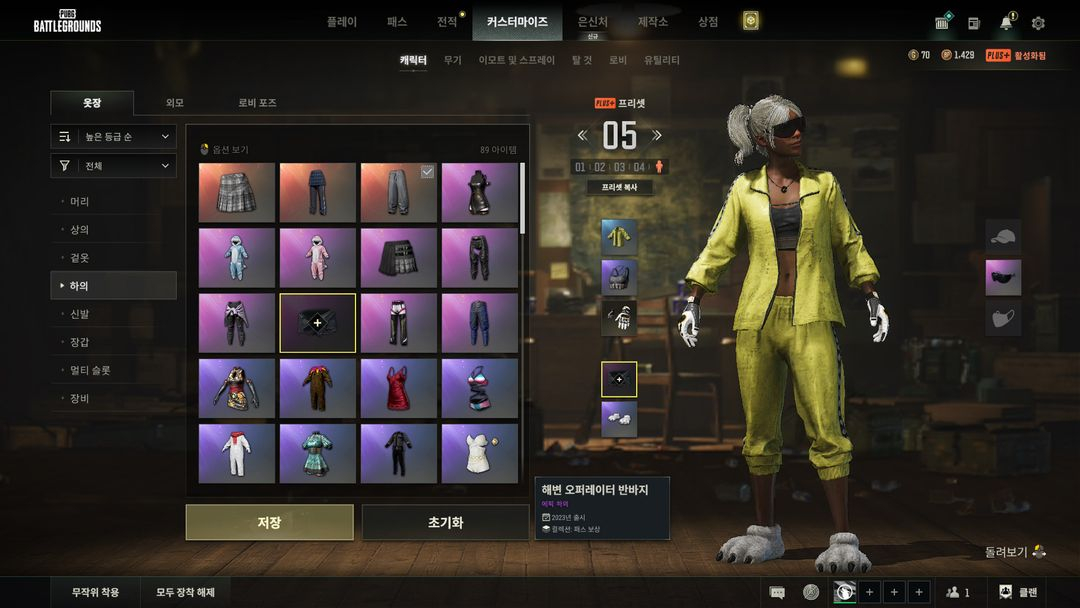Switch to the 로비 포즈 tab

257,103
